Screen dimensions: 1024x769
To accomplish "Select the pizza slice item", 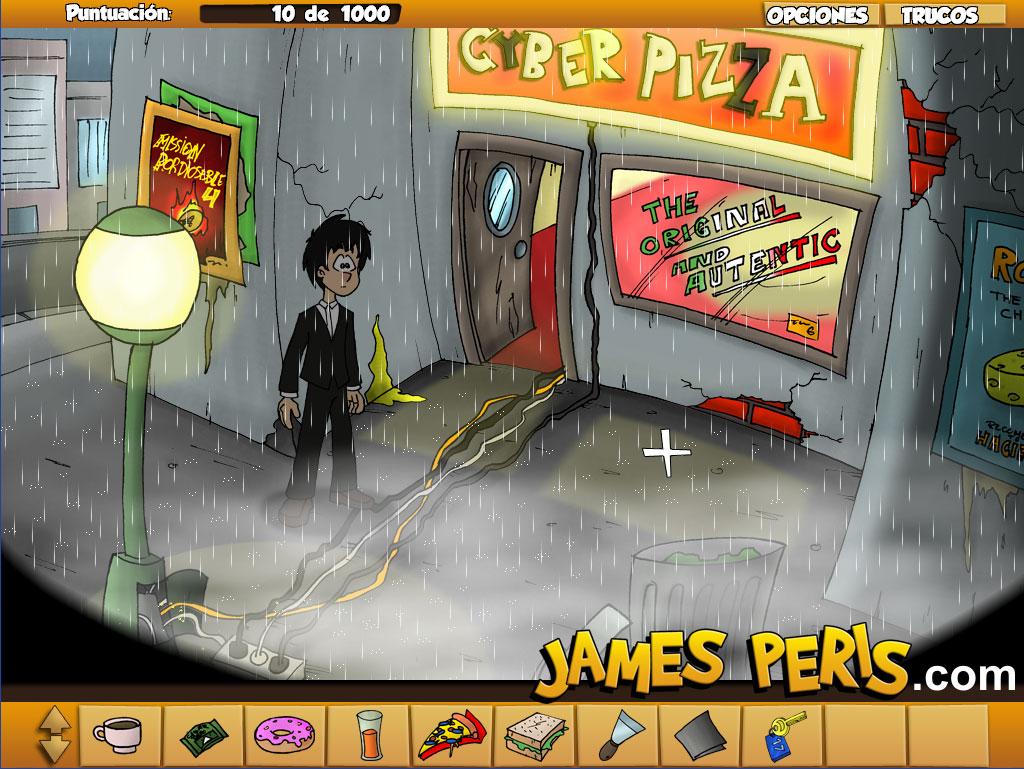I will pos(452,737).
